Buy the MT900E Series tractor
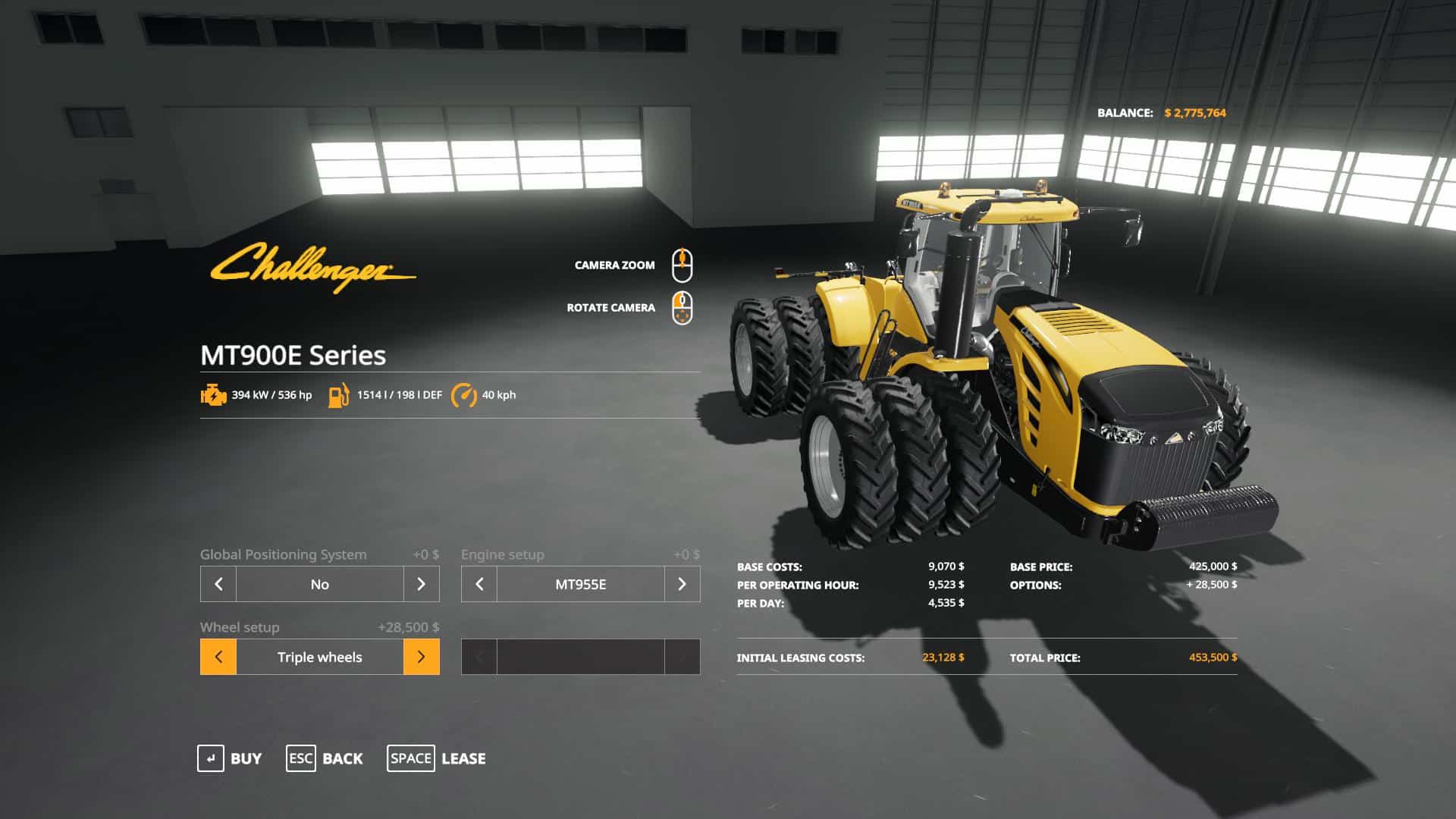The image size is (1456, 819). 230,758
